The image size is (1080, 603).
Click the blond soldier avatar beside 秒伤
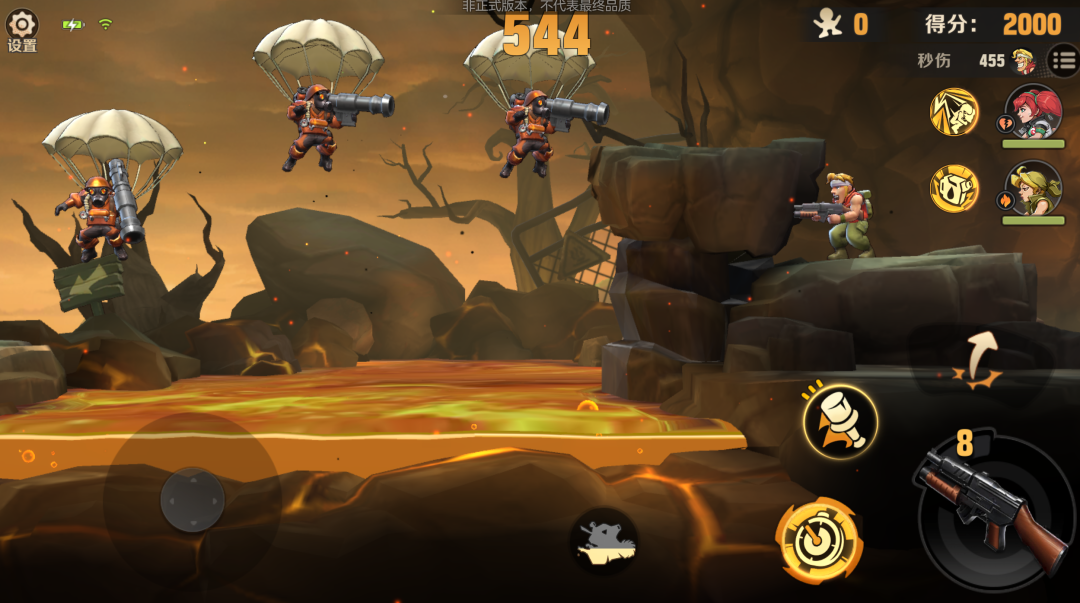pyautogui.click(x=1024, y=61)
